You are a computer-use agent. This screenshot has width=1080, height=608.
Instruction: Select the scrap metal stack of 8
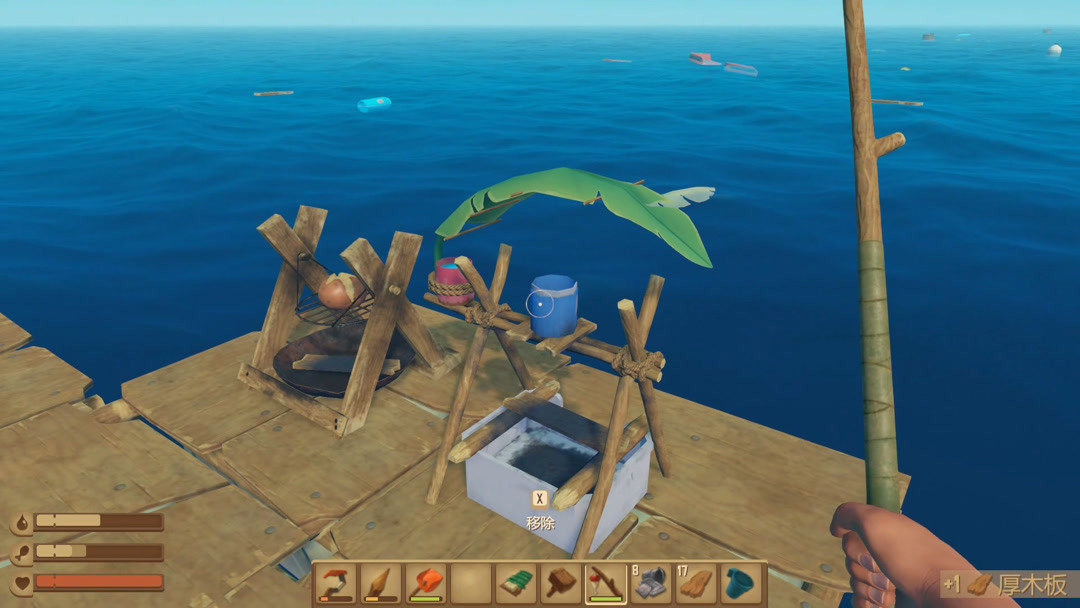point(651,584)
